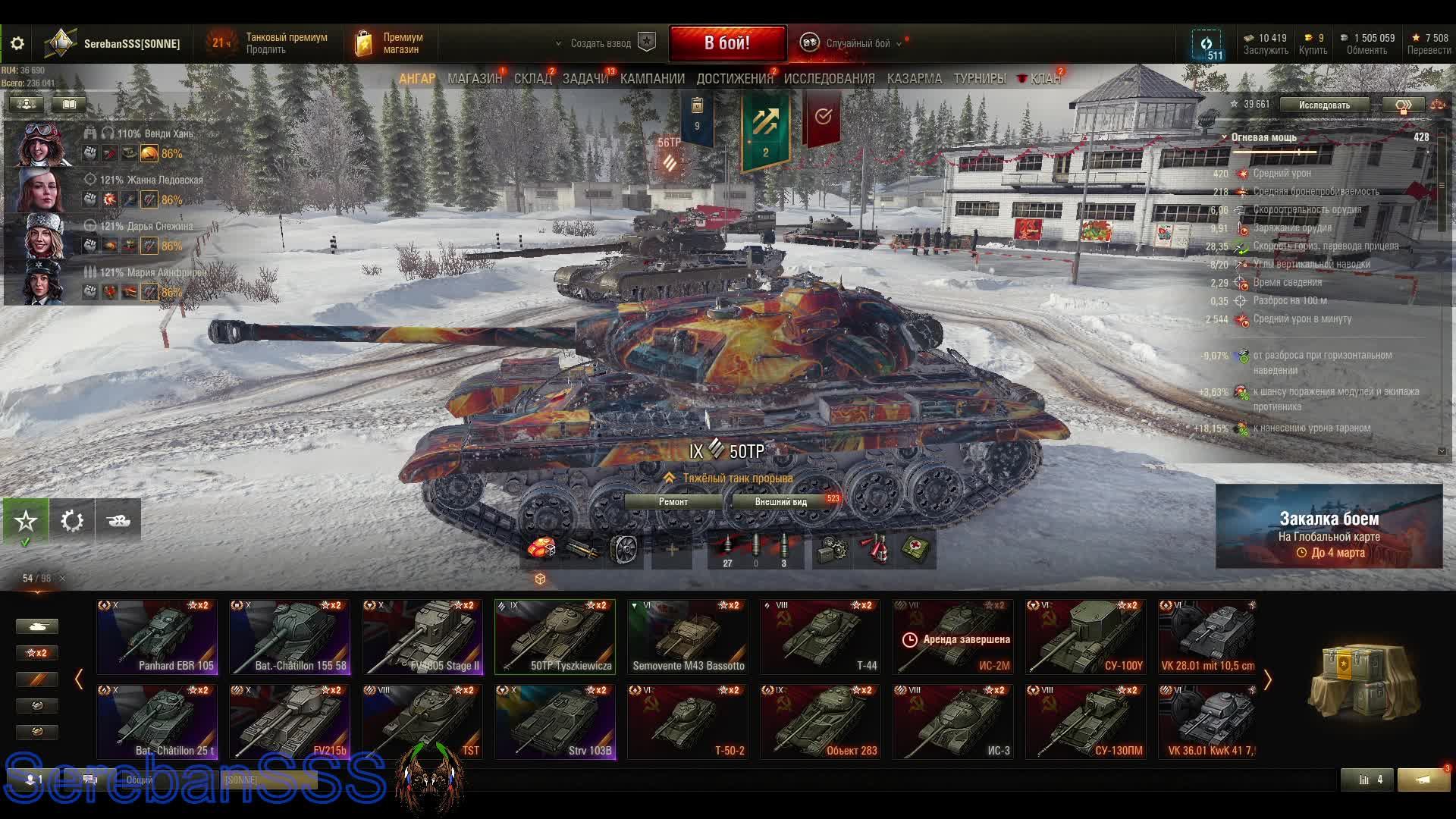1456x819 pixels.
Task: Click the Исследовать research button
Action: tap(1323, 105)
